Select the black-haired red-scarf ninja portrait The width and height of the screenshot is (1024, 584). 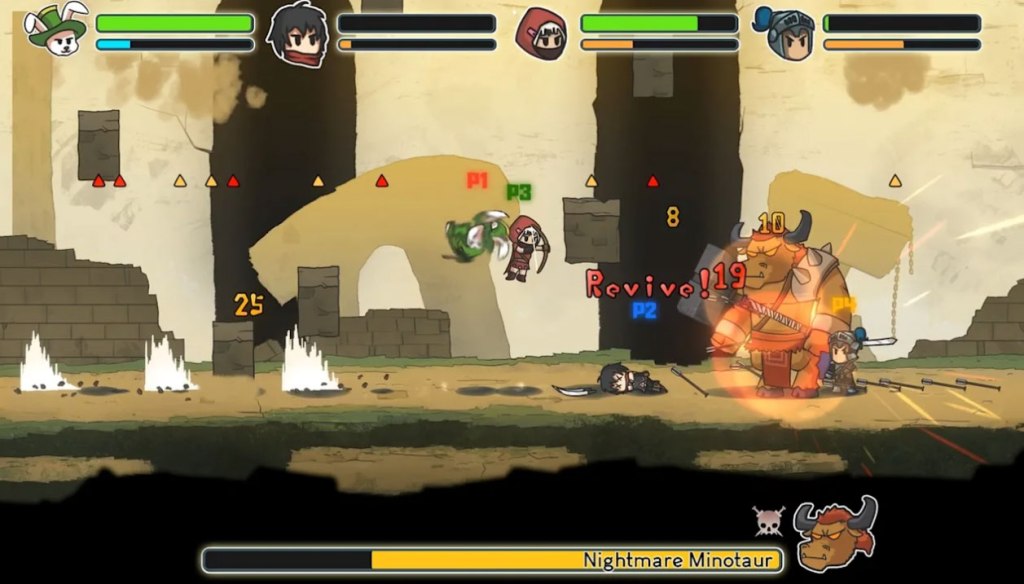click(x=297, y=33)
